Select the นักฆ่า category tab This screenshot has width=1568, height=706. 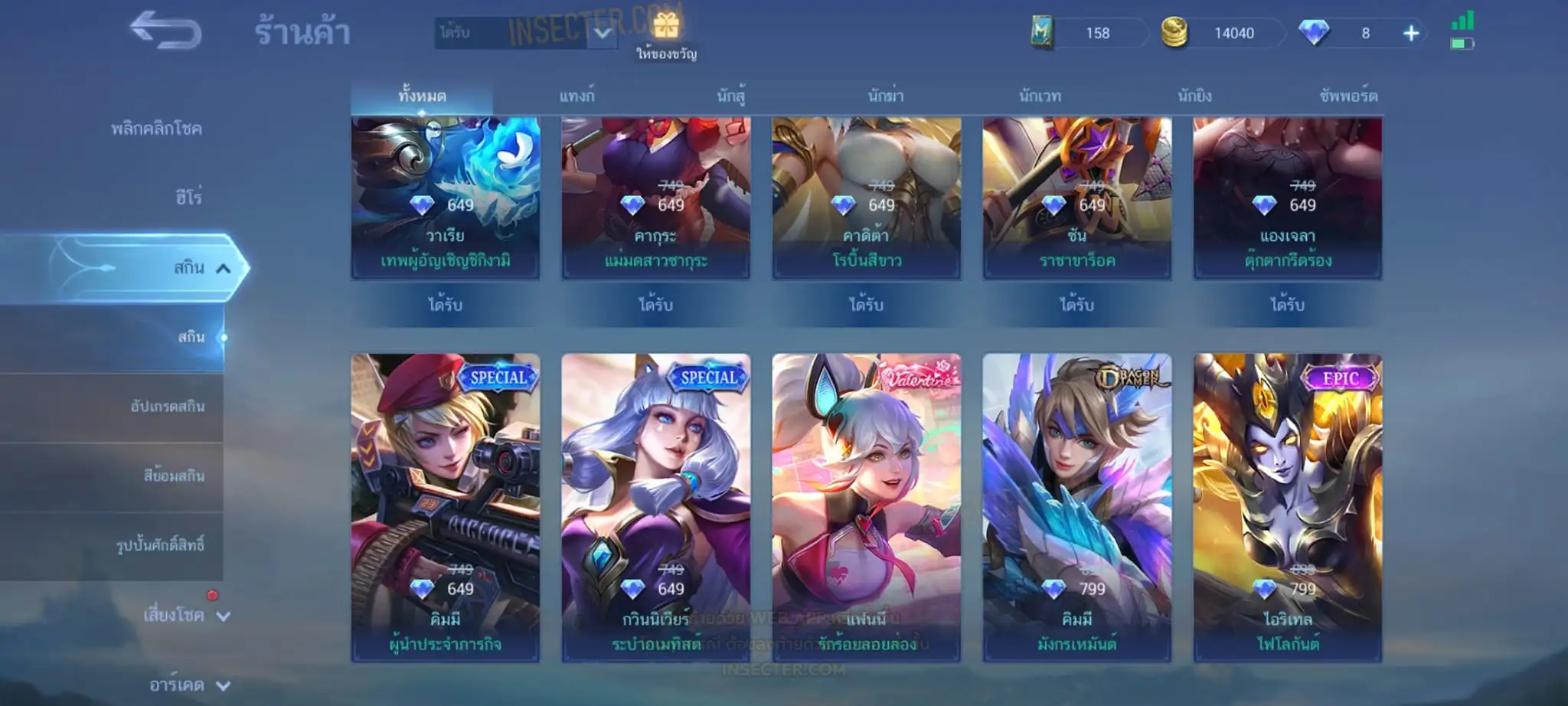pos(886,96)
